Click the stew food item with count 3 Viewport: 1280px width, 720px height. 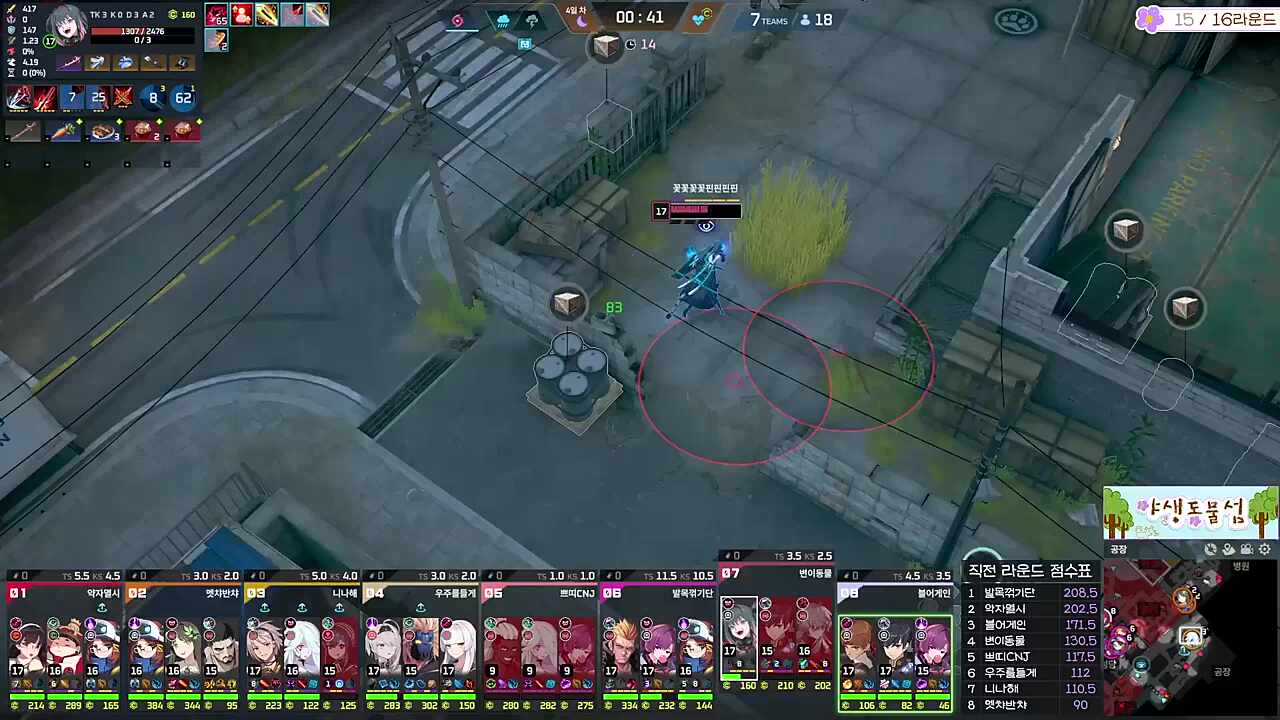(103, 131)
